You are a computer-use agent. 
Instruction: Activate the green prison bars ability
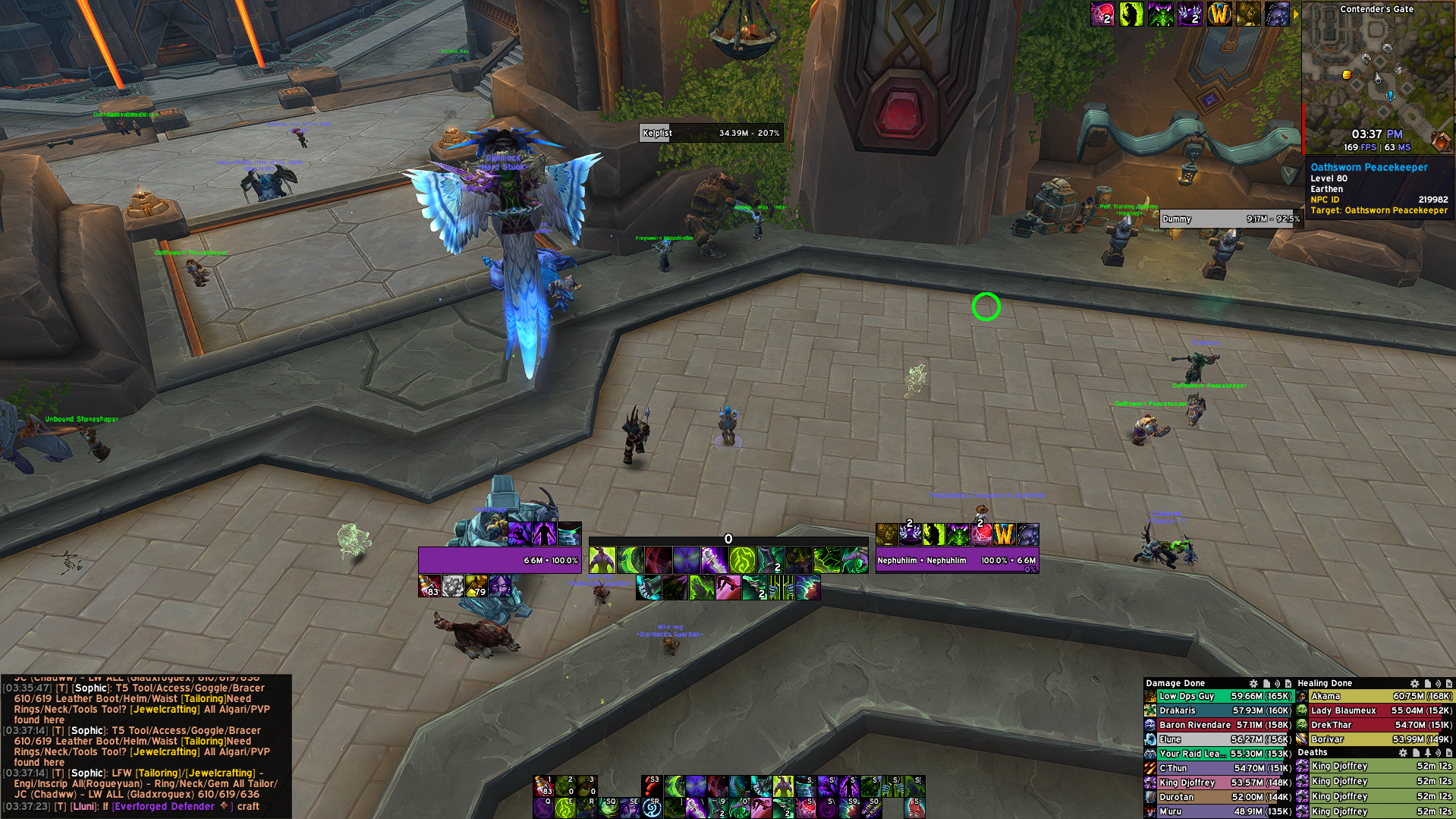783,587
